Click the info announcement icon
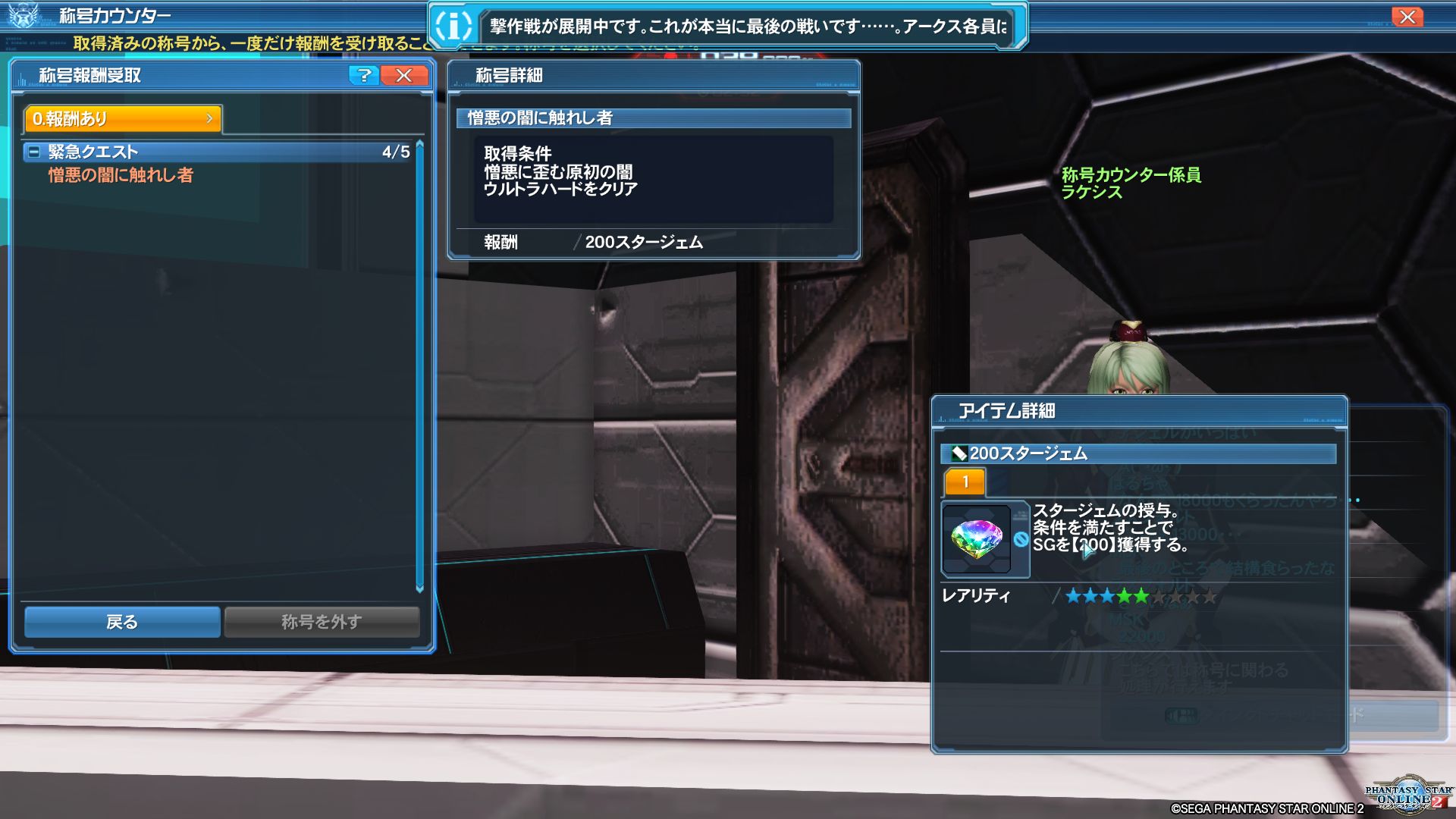Viewport: 1456px width, 819px height. point(453,27)
